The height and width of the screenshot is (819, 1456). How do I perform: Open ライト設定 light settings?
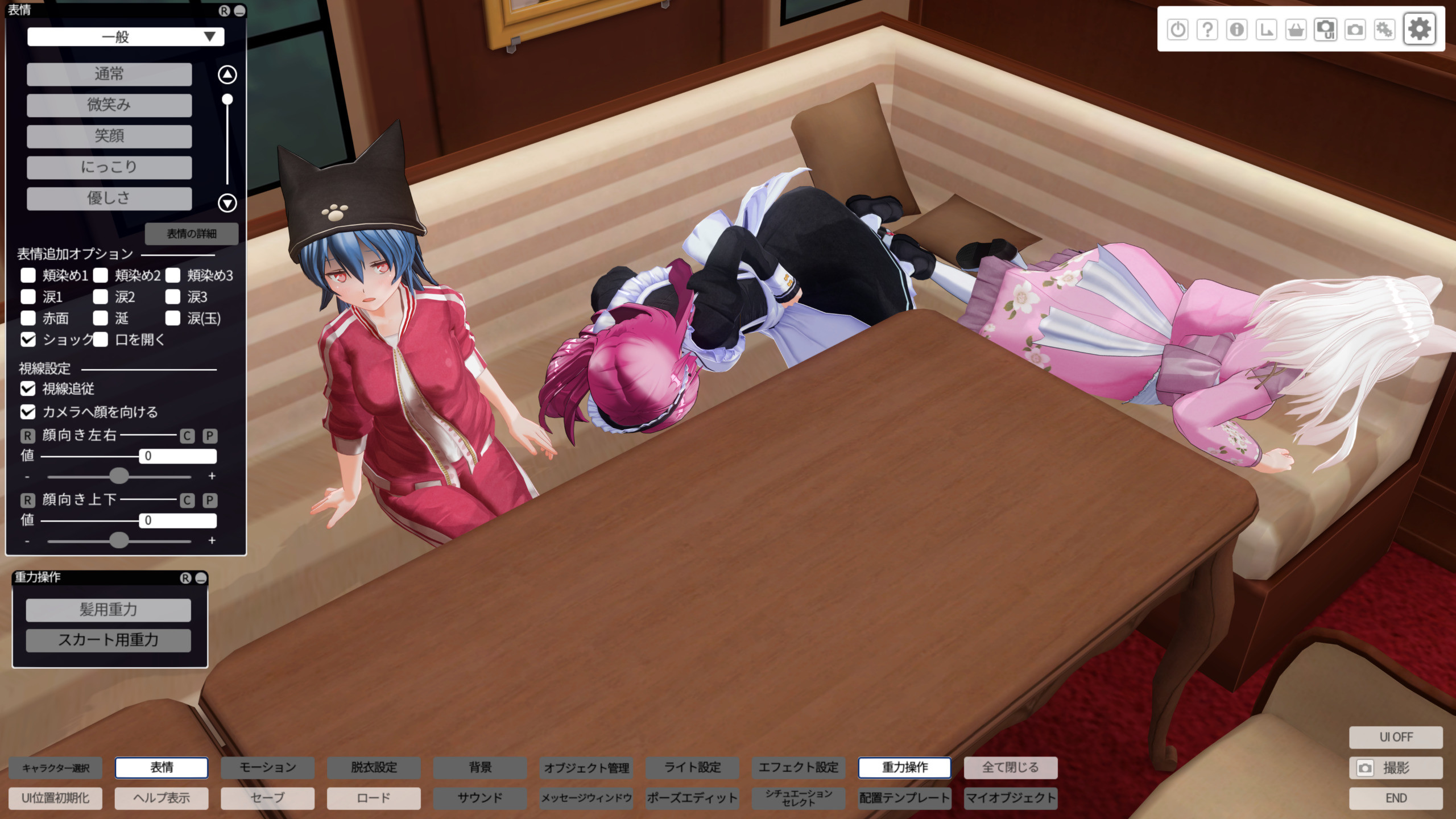coord(692,768)
